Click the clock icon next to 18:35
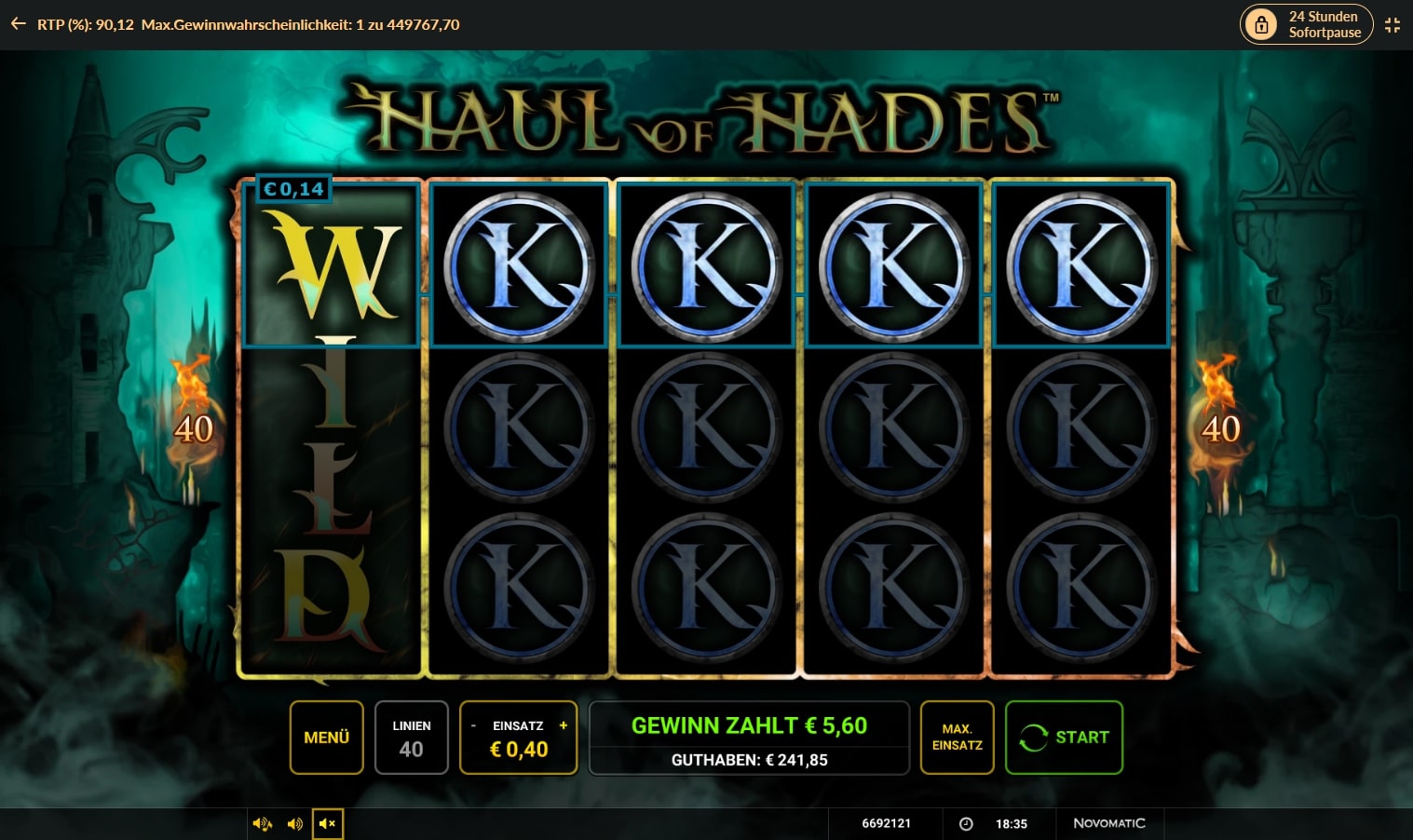Screen dimensions: 1413x840 click(965, 823)
